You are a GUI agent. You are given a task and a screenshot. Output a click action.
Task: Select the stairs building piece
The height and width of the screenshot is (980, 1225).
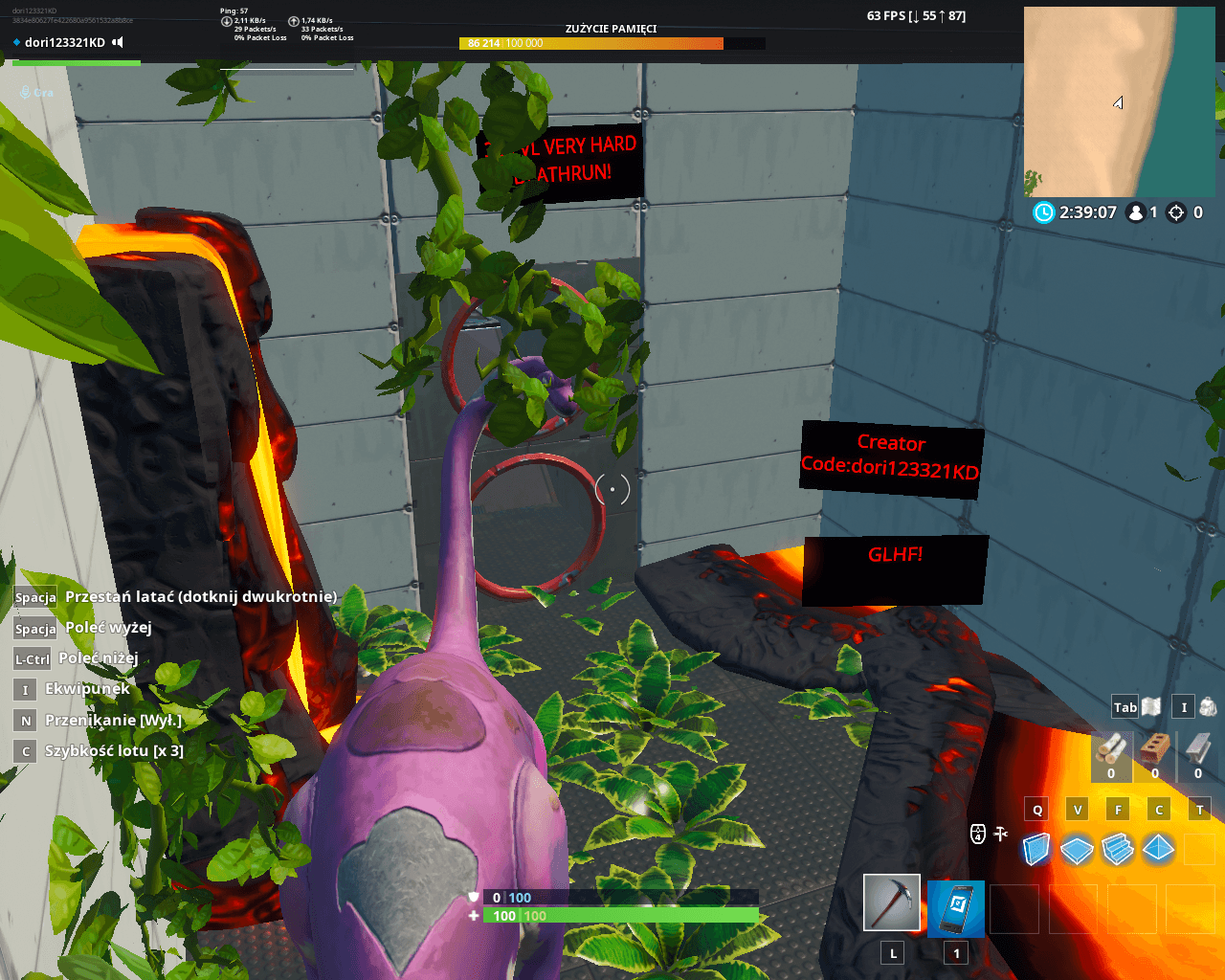point(1117,849)
